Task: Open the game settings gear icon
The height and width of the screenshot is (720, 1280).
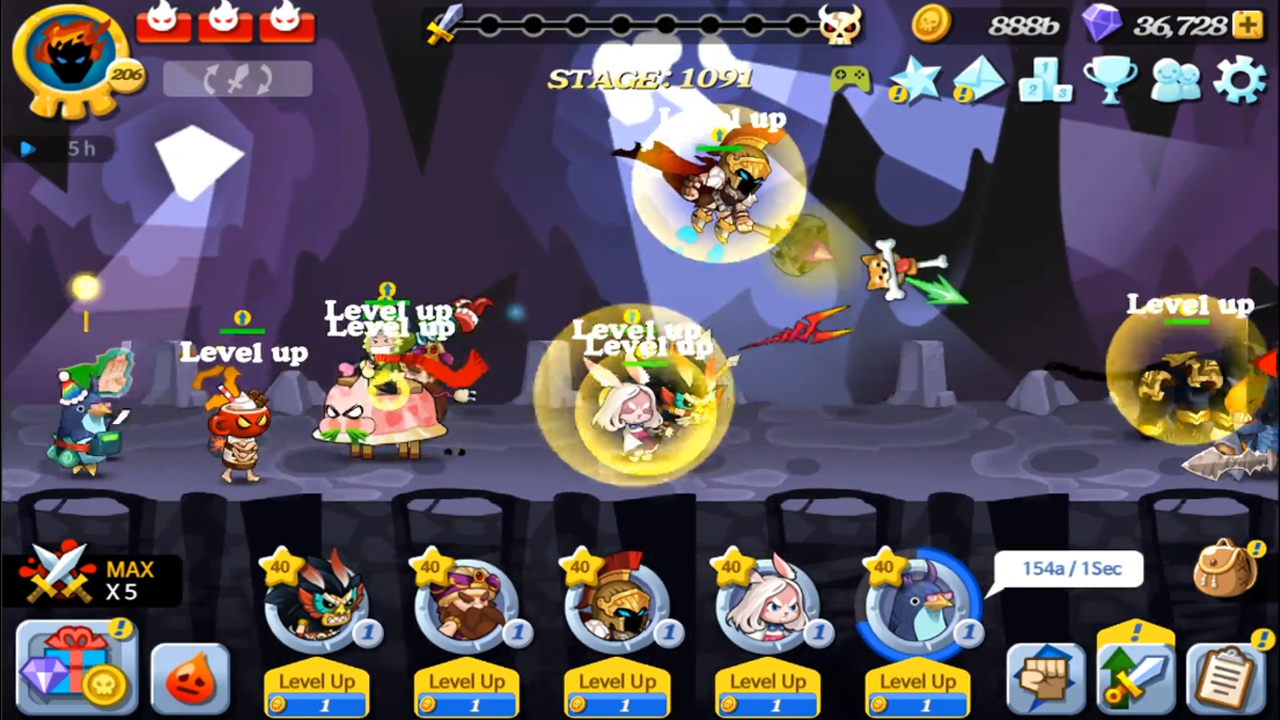Action: pyautogui.click(x=1240, y=80)
